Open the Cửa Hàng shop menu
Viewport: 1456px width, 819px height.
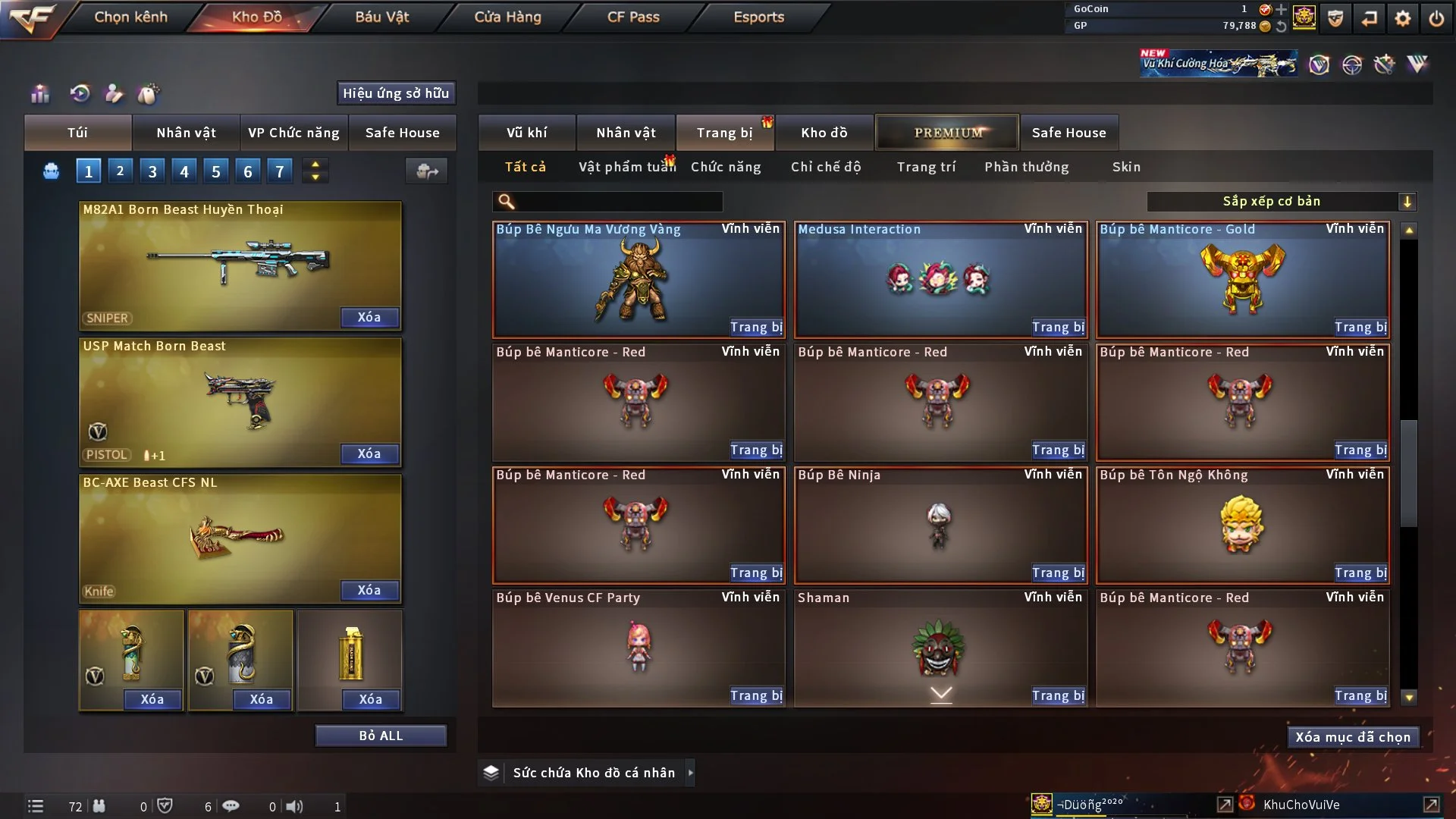(507, 17)
